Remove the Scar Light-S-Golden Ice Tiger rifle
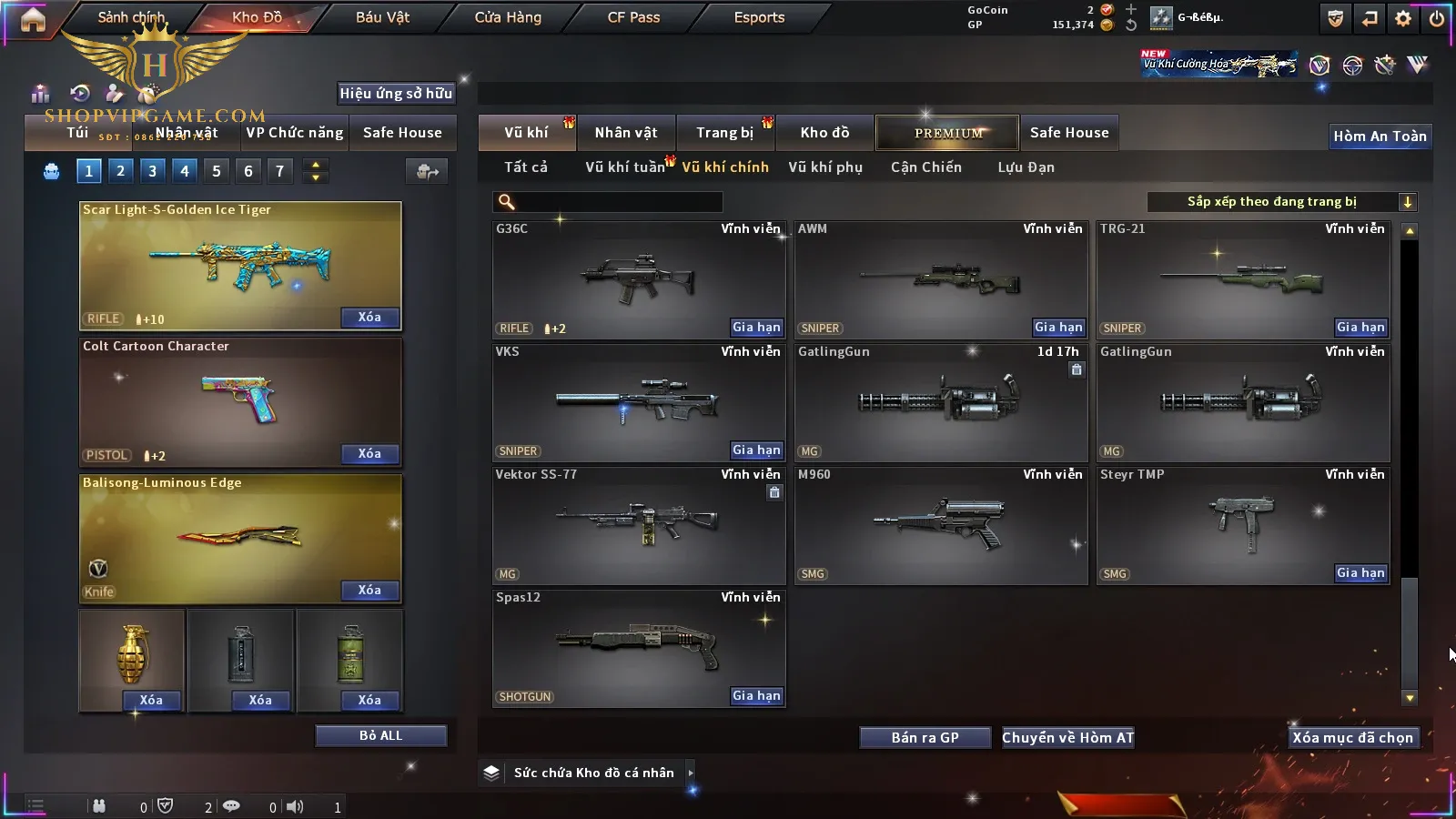This screenshot has height=819, width=1456. (369, 317)
